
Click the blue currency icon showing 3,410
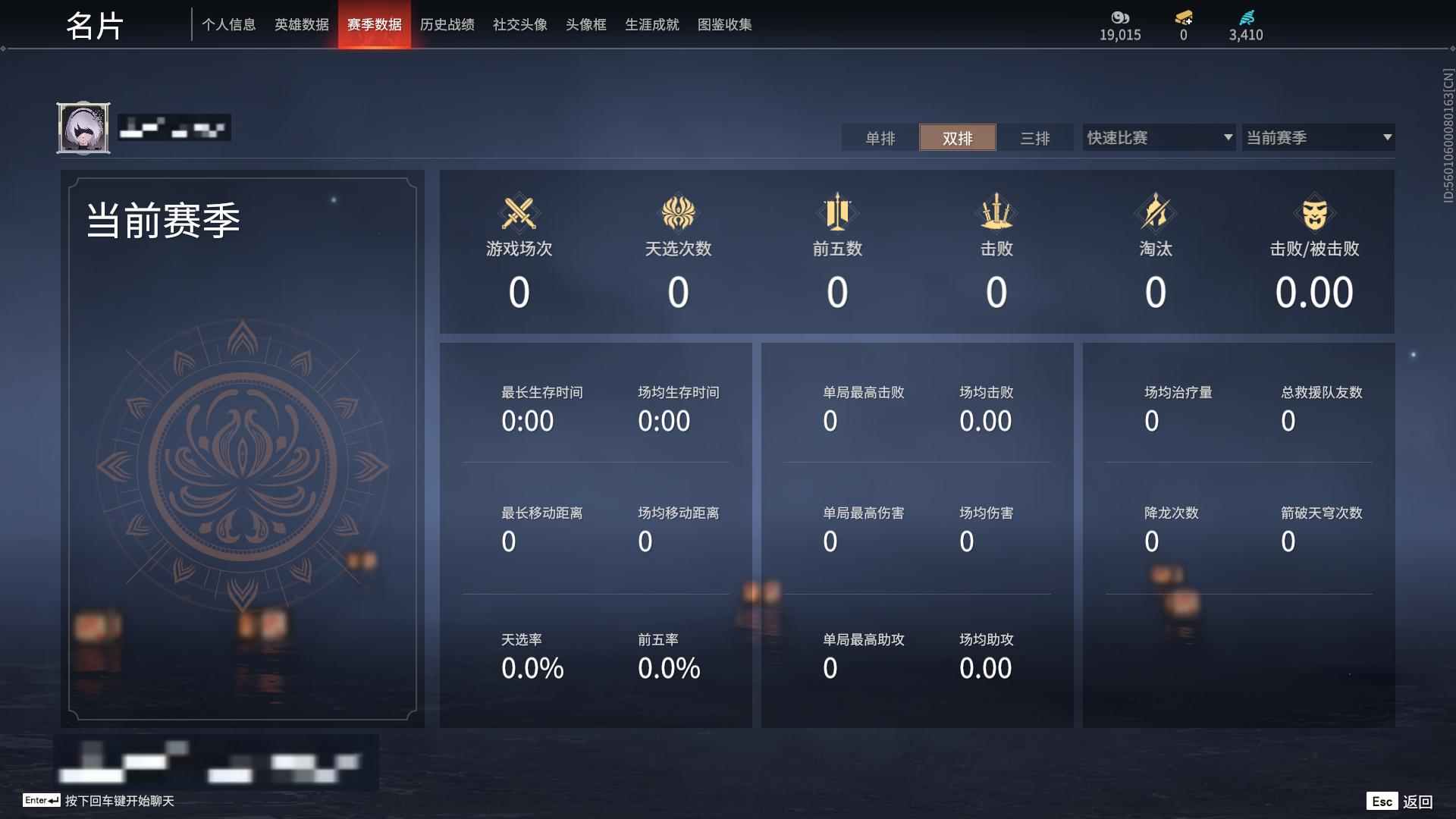pyautogui.click(x=1246, y=17)
